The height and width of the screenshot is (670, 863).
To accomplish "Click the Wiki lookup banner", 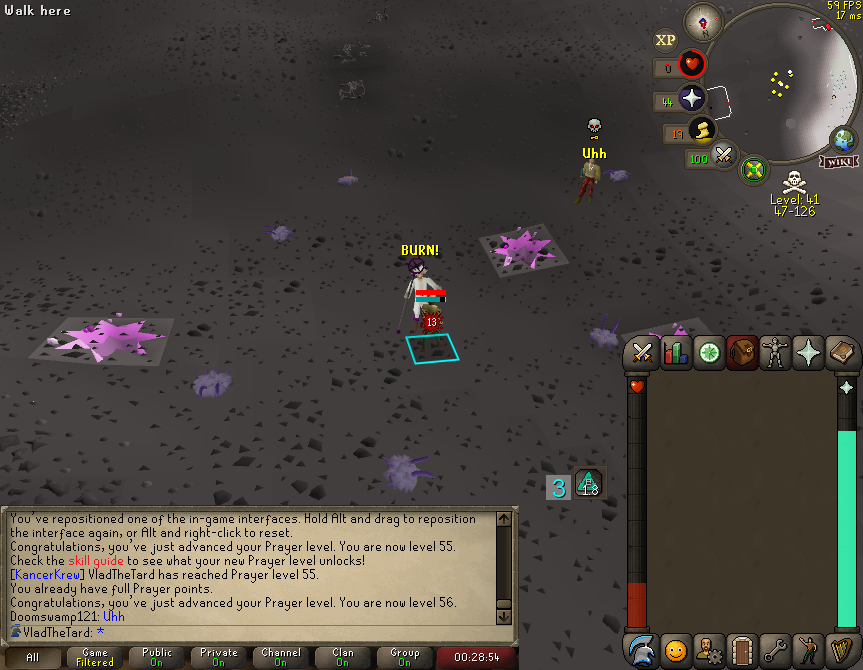I will click(838, 161).
